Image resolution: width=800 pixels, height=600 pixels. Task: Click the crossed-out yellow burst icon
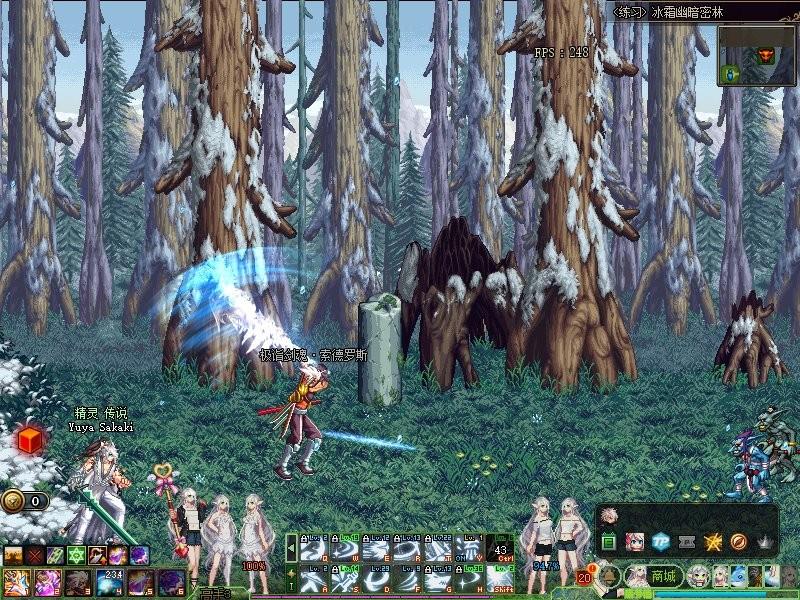tap(713, 542)
